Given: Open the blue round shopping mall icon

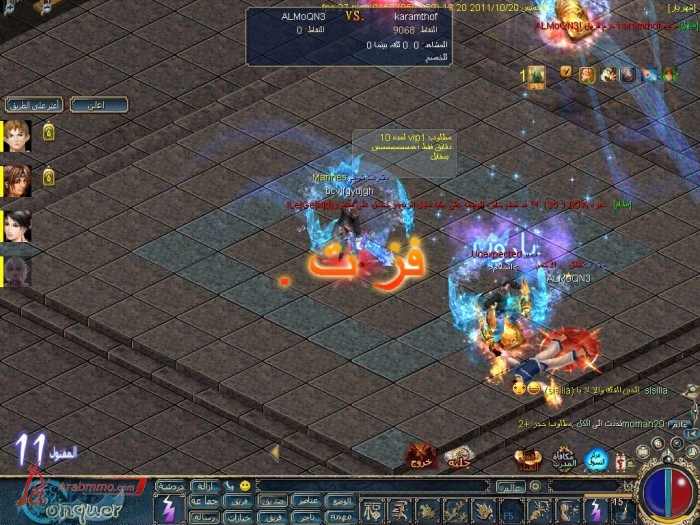Looking at the screenshot, I should click(x=596, y=459).
